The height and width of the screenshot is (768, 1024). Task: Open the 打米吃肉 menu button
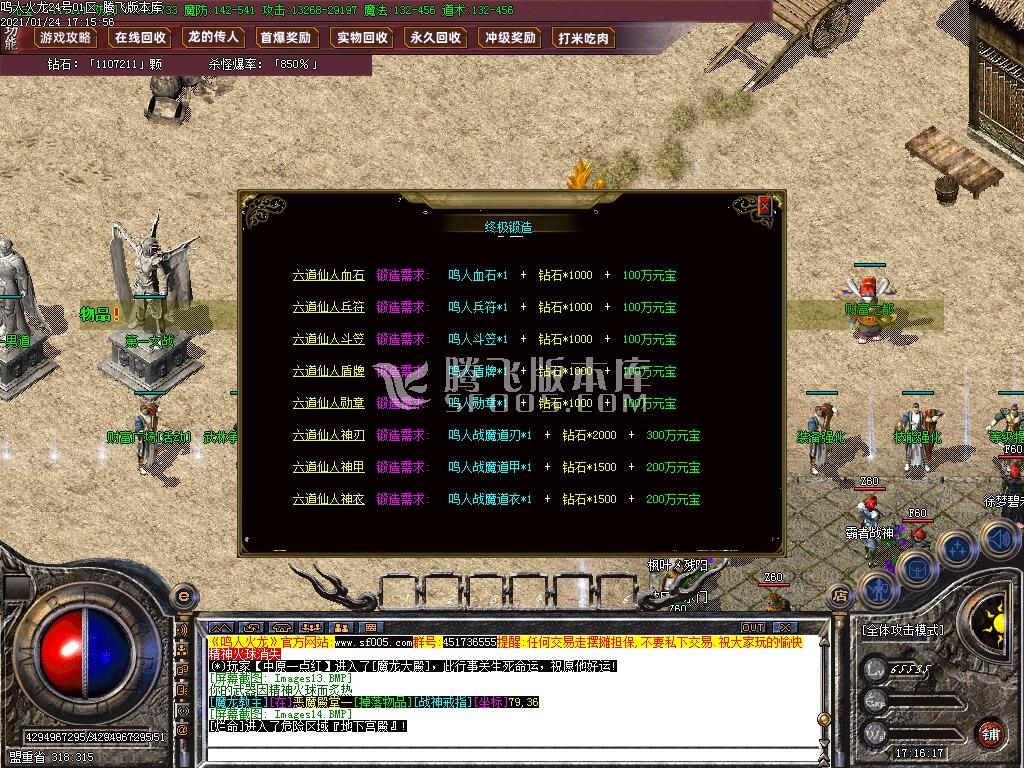pos(585,38)
